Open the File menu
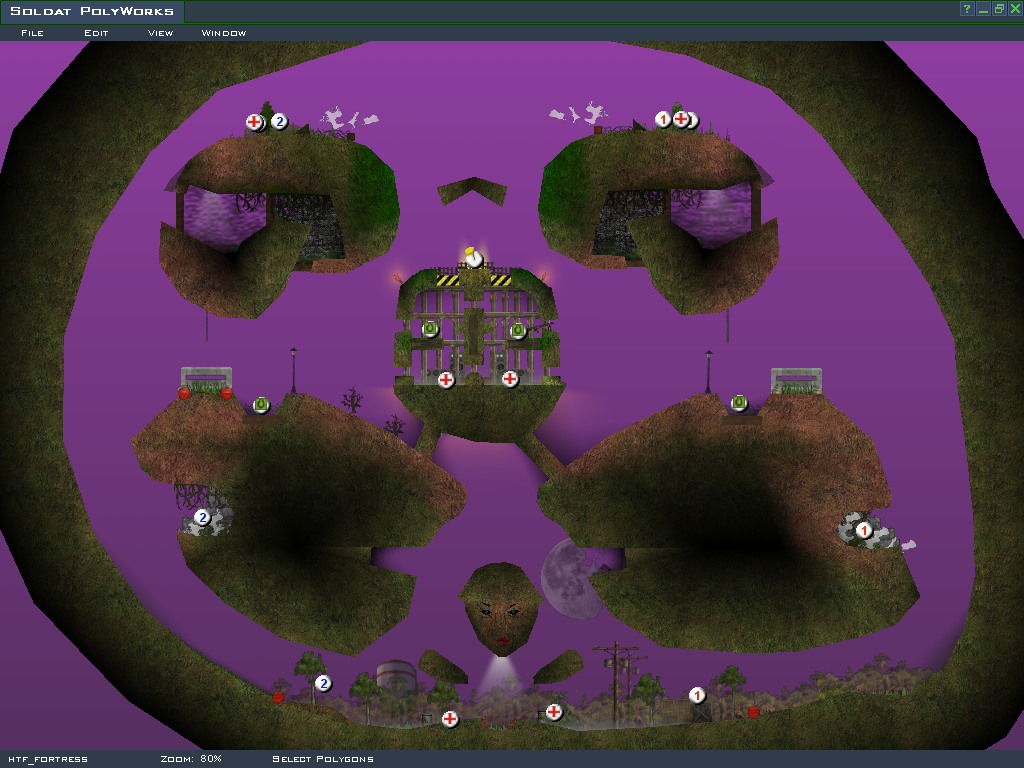Screen dimensions: 1024x768 [32, 33]
